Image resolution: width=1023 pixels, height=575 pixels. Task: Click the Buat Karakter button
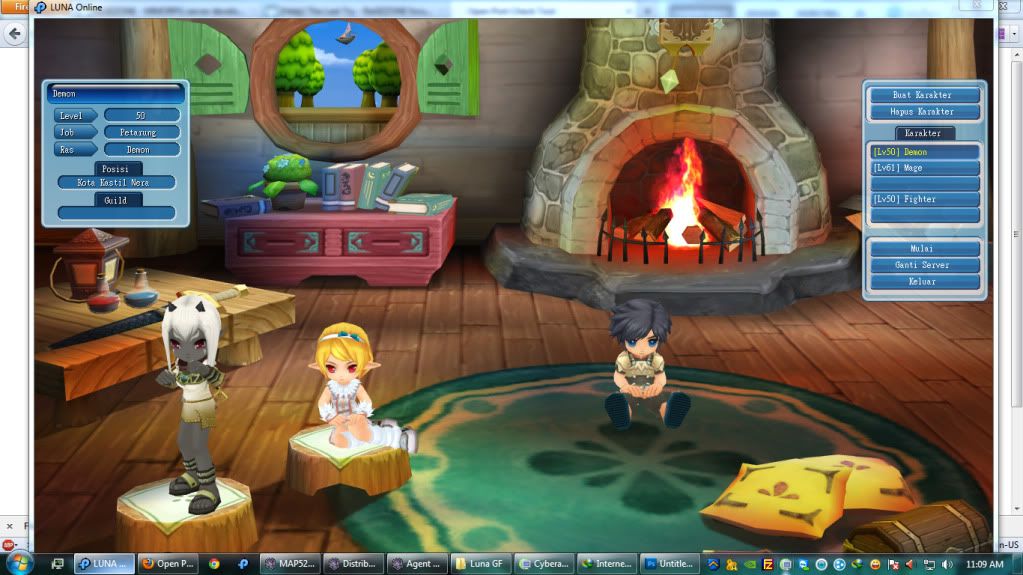(x=923, y=95)
